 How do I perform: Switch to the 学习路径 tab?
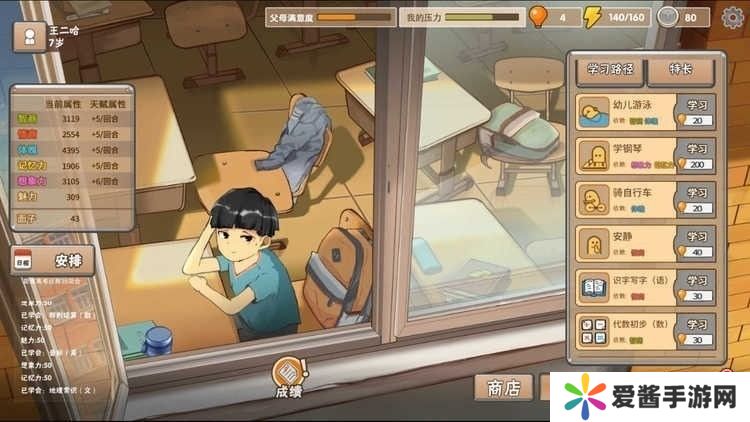[x=610, y=69]
